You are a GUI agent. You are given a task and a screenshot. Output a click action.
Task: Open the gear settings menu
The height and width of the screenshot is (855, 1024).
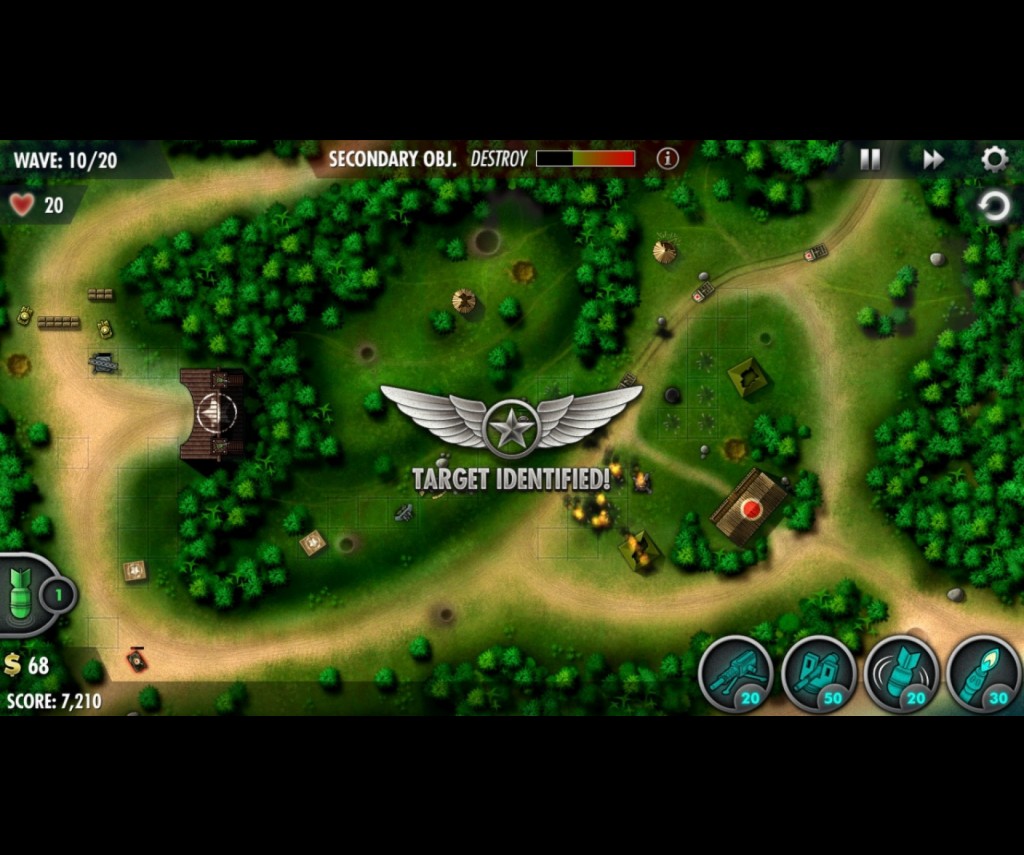[994, 159]
